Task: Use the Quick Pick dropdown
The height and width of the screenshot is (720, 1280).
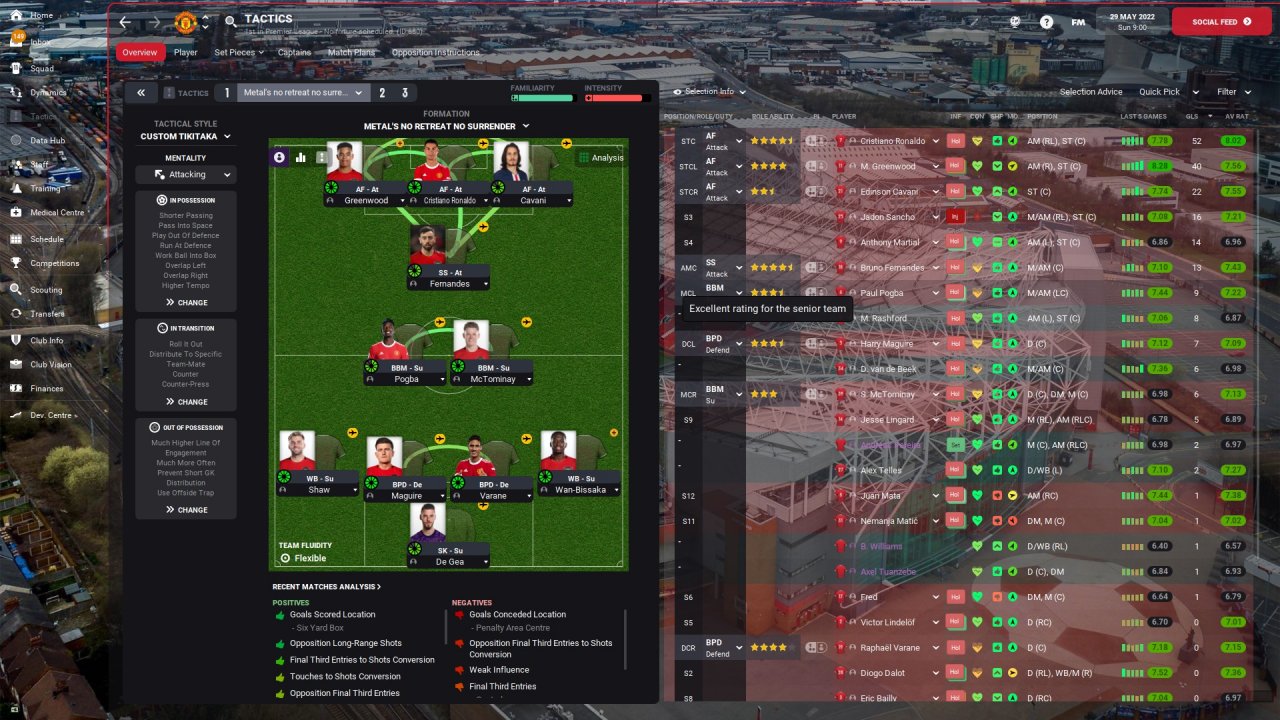Action: [1166, 92]
